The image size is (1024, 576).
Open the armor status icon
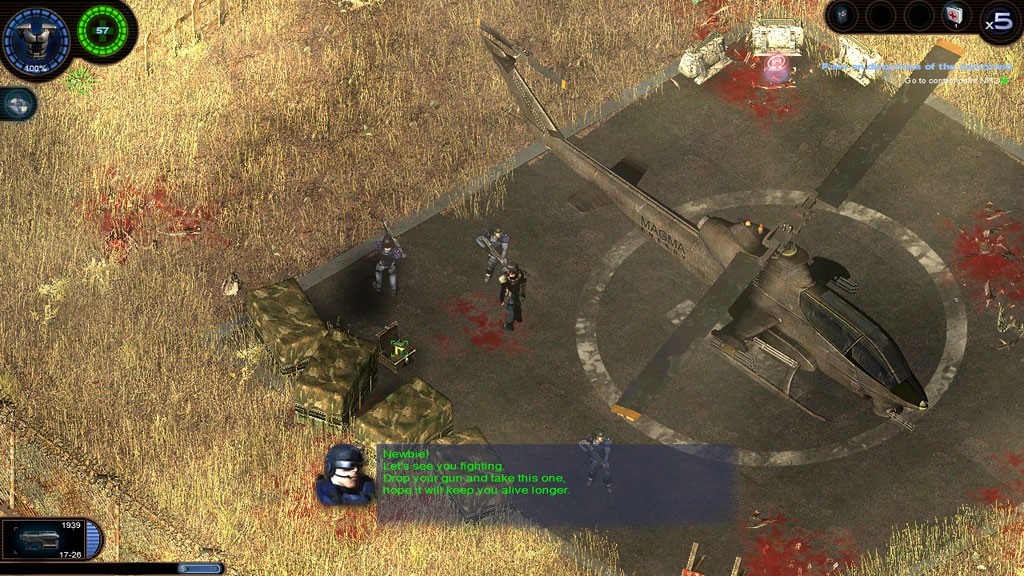36,39
